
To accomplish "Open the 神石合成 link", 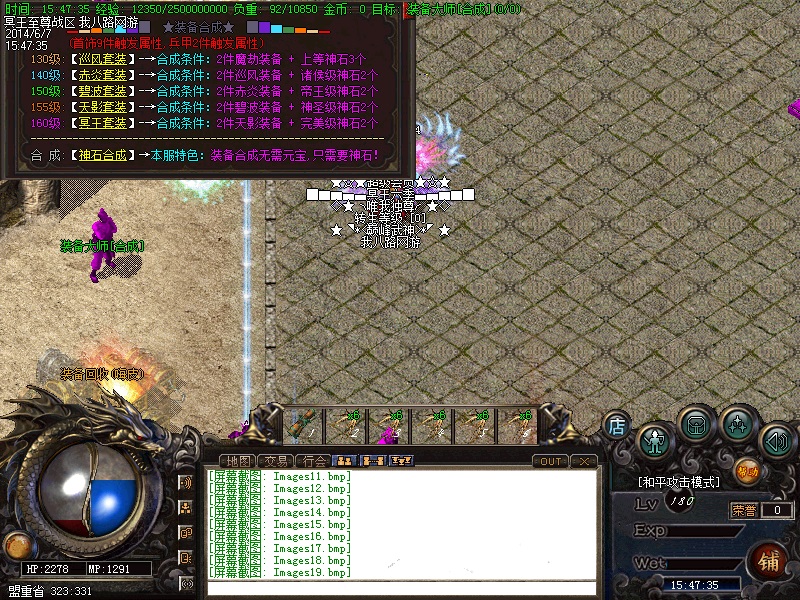I will tap(103, 156).
